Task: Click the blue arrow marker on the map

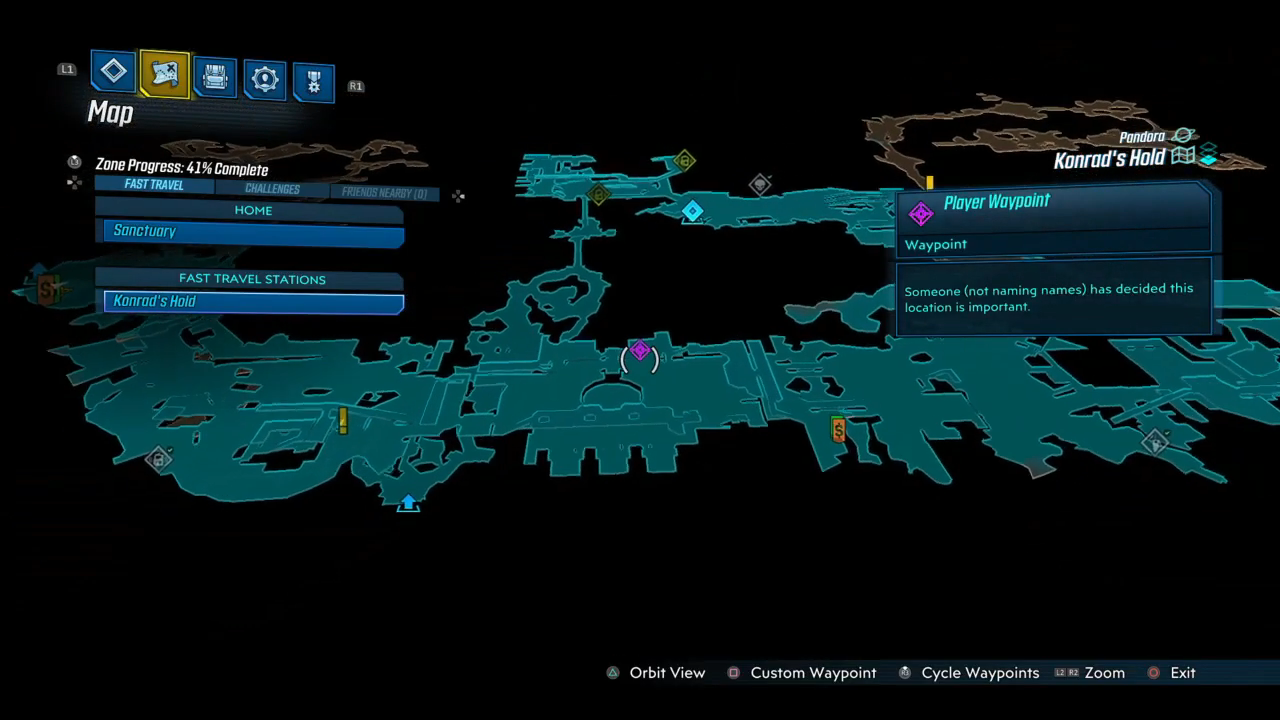Action: tap(408, 502)
